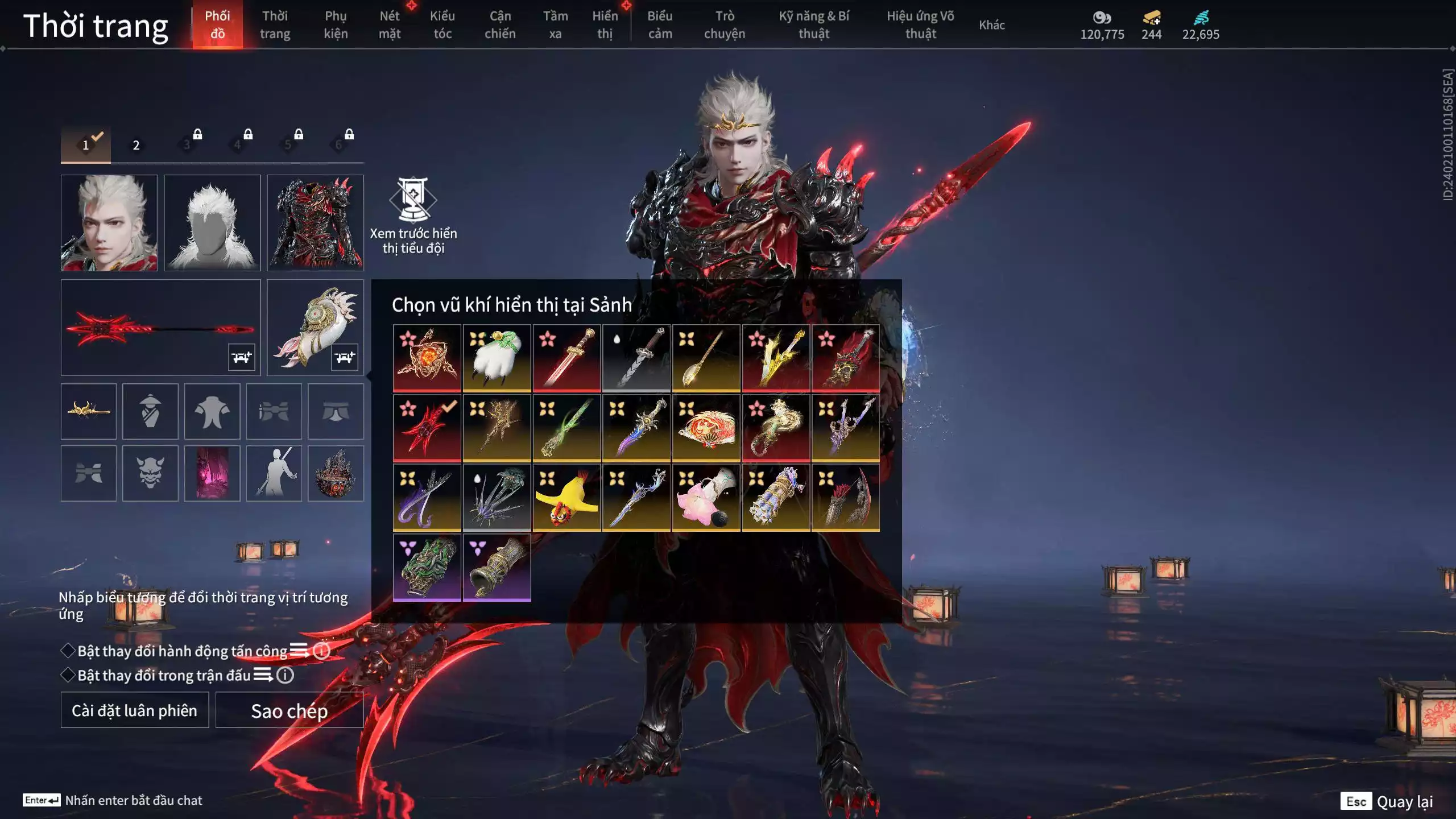Open the Kỹ năng & Bí thuật tab
Screen dimensions: 1456x819
pyautogui.click(x=814, y=25)
